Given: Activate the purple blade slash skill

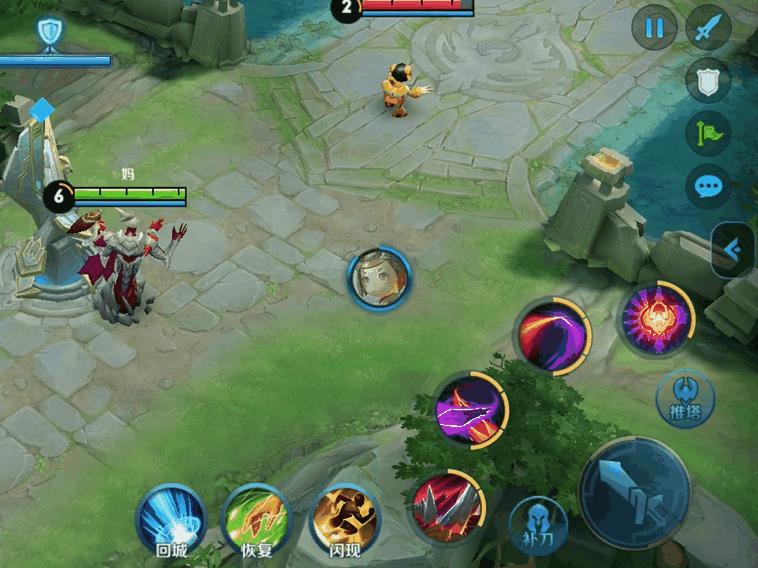Looking at the screenshot, I should [x=470, y=408].
